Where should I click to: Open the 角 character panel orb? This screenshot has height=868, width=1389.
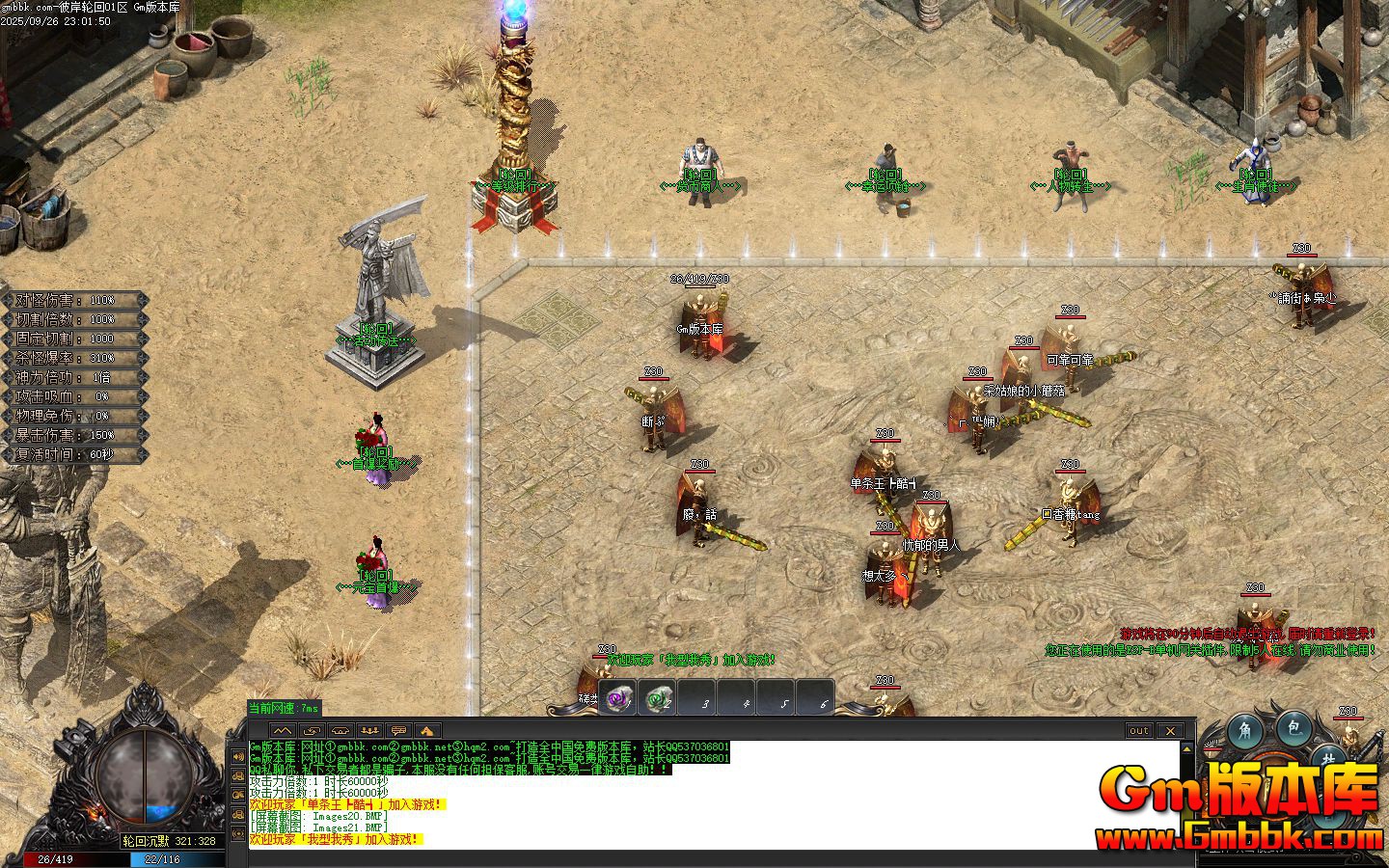coord(1246,732)
